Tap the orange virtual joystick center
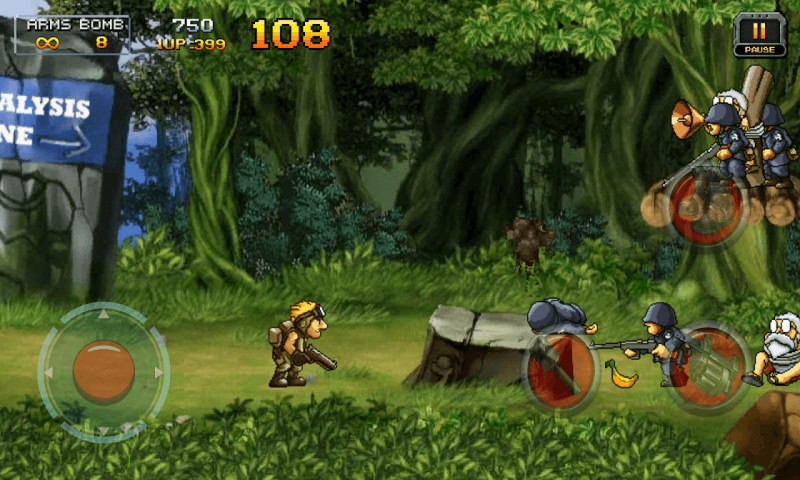This screenshot has height=480, width=800. pos(103,371)
